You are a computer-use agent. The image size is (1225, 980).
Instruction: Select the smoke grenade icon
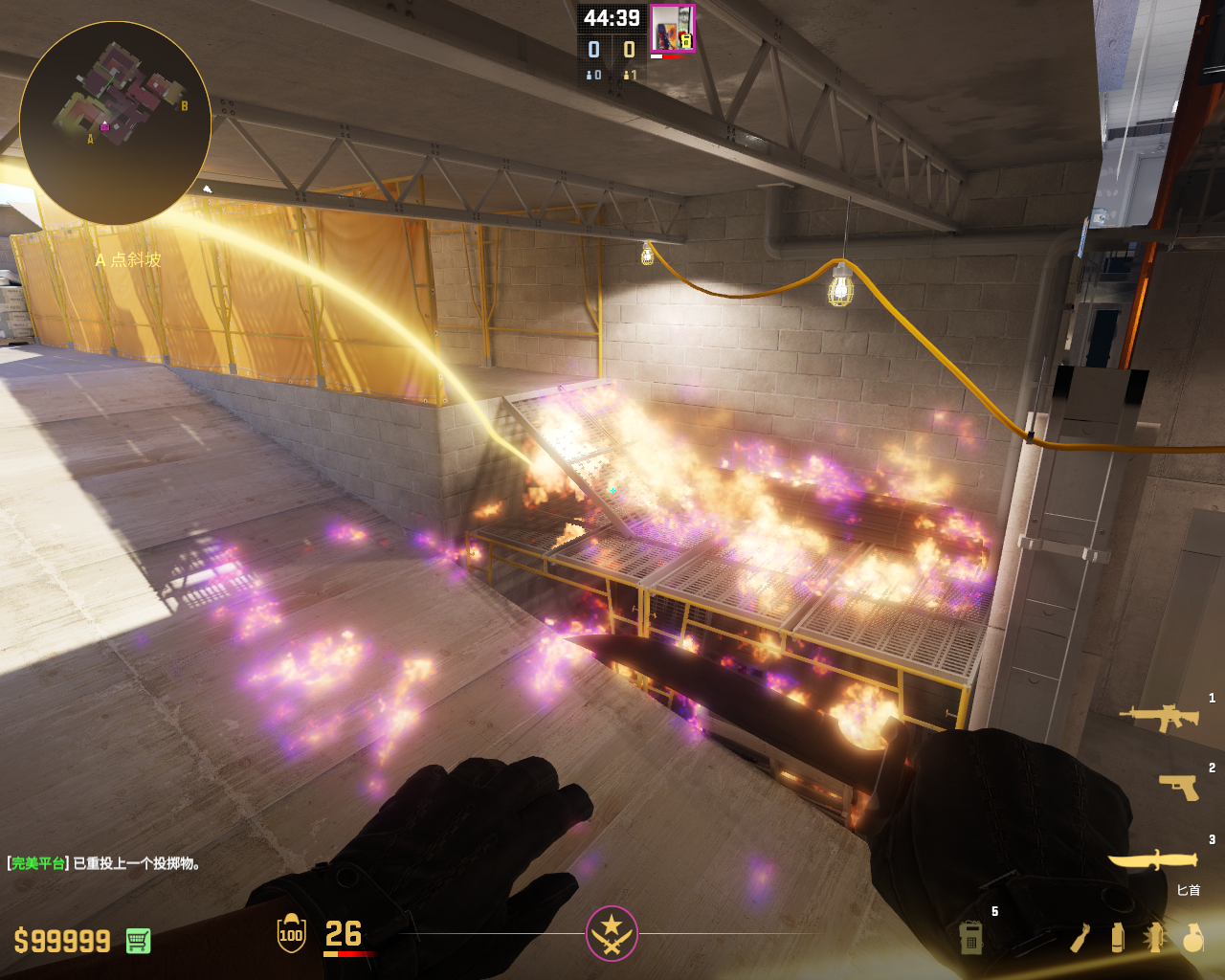tap(1117, 938)
